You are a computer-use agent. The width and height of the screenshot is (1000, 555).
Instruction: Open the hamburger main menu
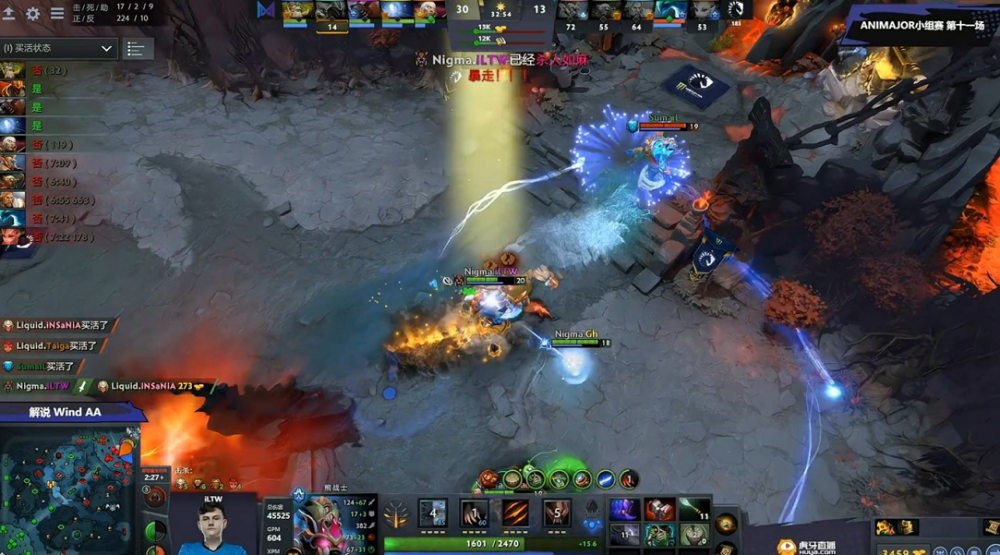(58, 14)
